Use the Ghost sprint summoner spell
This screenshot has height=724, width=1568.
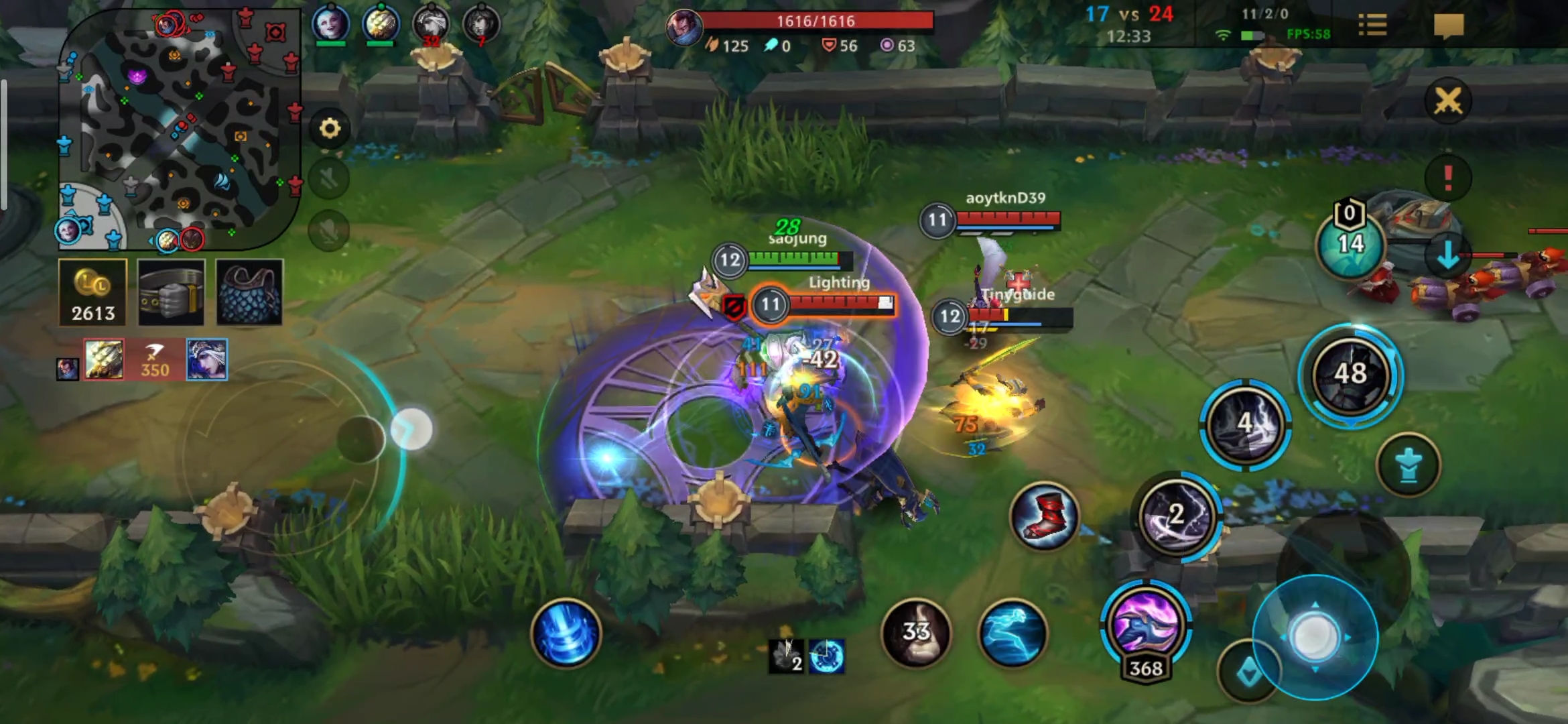(1012, 633)
